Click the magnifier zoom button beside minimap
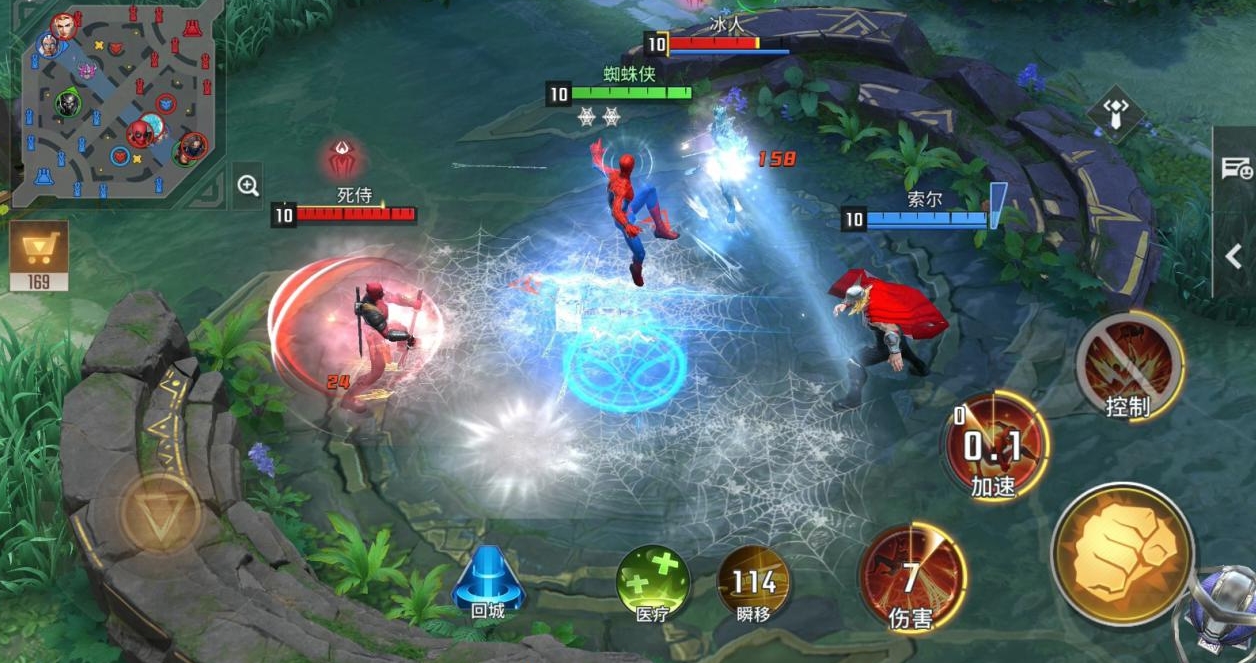 pos(248,185)
